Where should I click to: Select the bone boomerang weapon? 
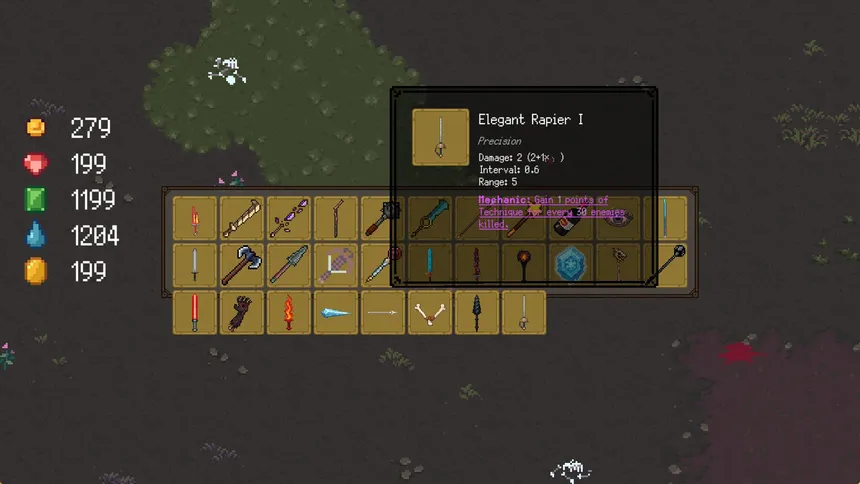[x=430, y=312]
